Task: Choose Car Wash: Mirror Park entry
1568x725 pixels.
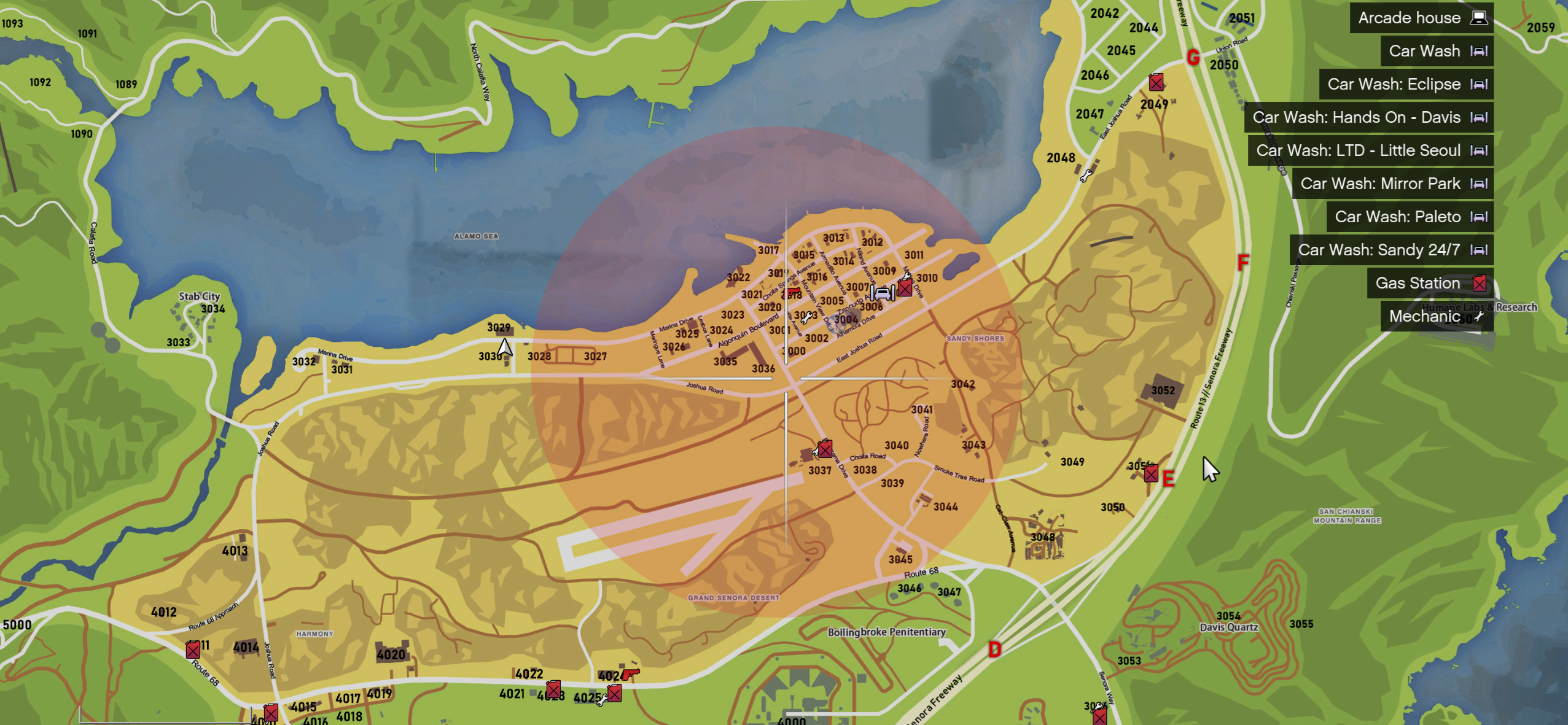Action: 1392,184
